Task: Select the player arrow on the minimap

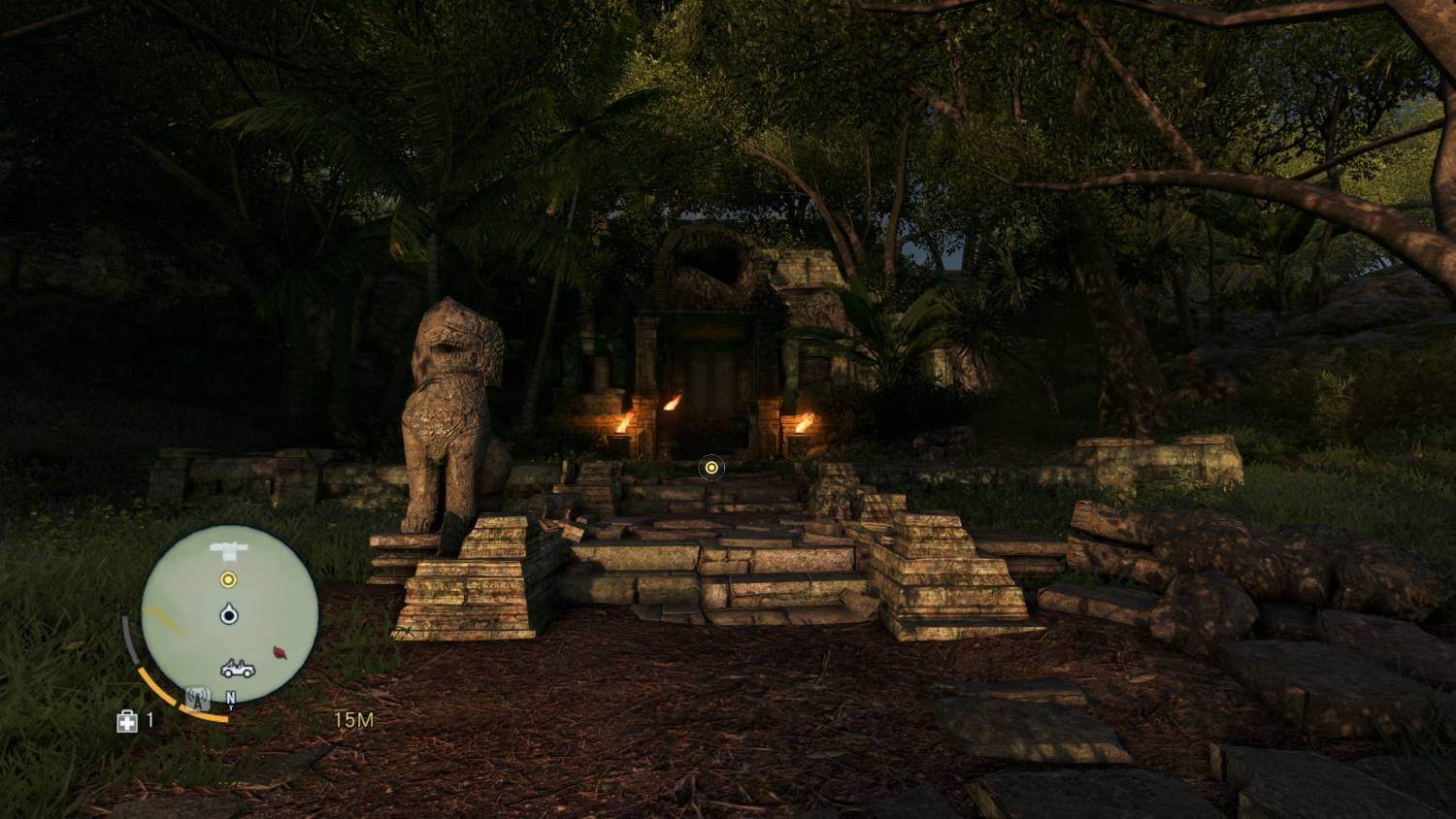Action: 229,614
